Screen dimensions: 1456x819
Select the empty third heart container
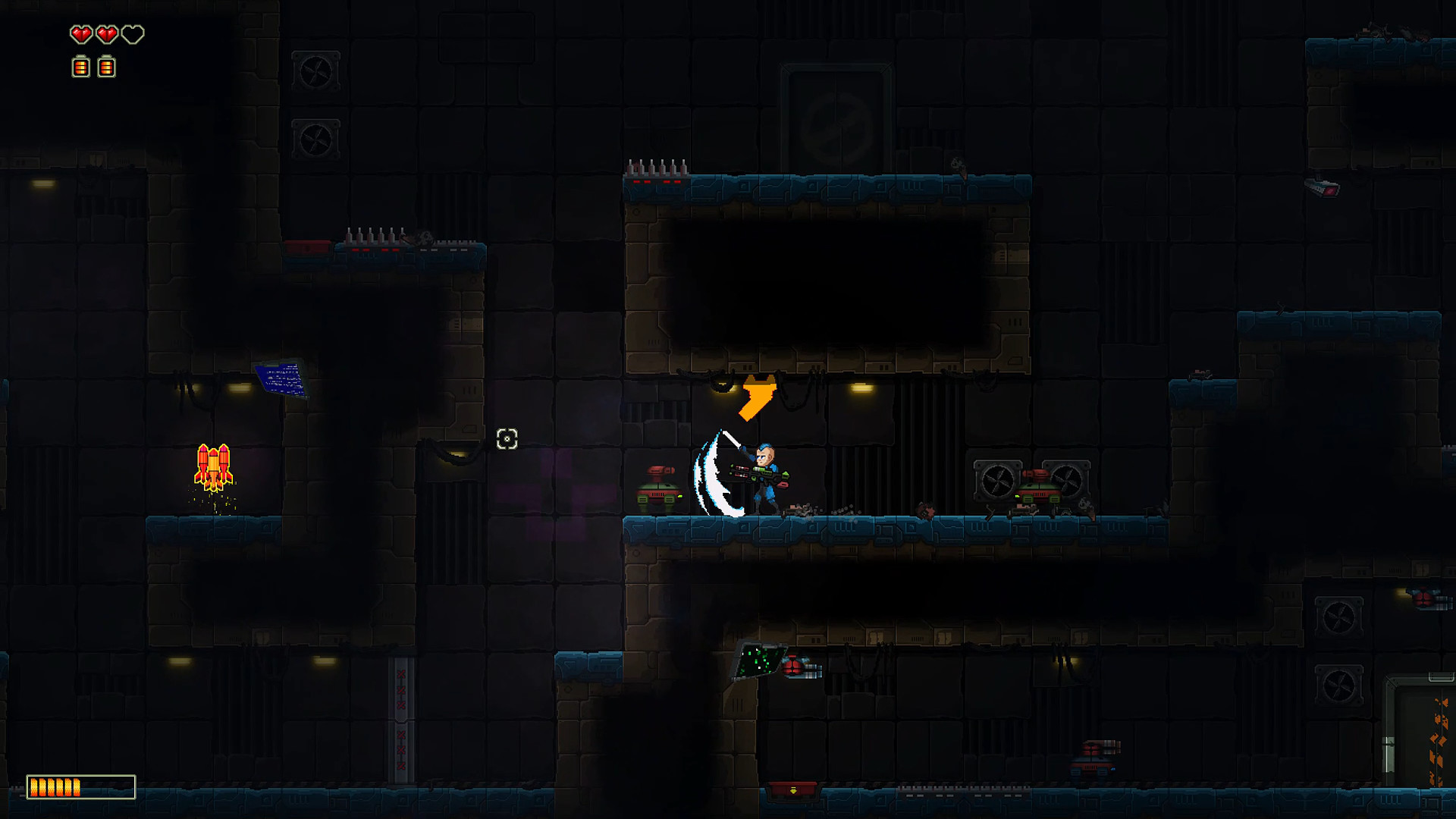point(131,34)
